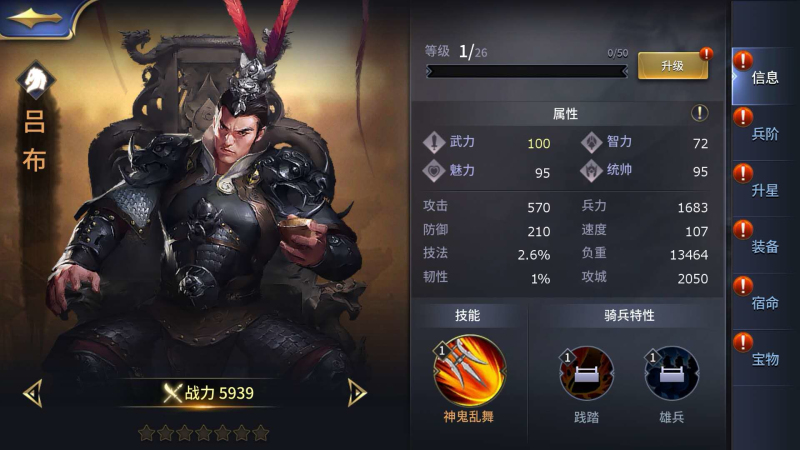The width and height of the screenshot is (800, 450).
Task: Show the 装备 equipment tab
Action: (764, 246)
